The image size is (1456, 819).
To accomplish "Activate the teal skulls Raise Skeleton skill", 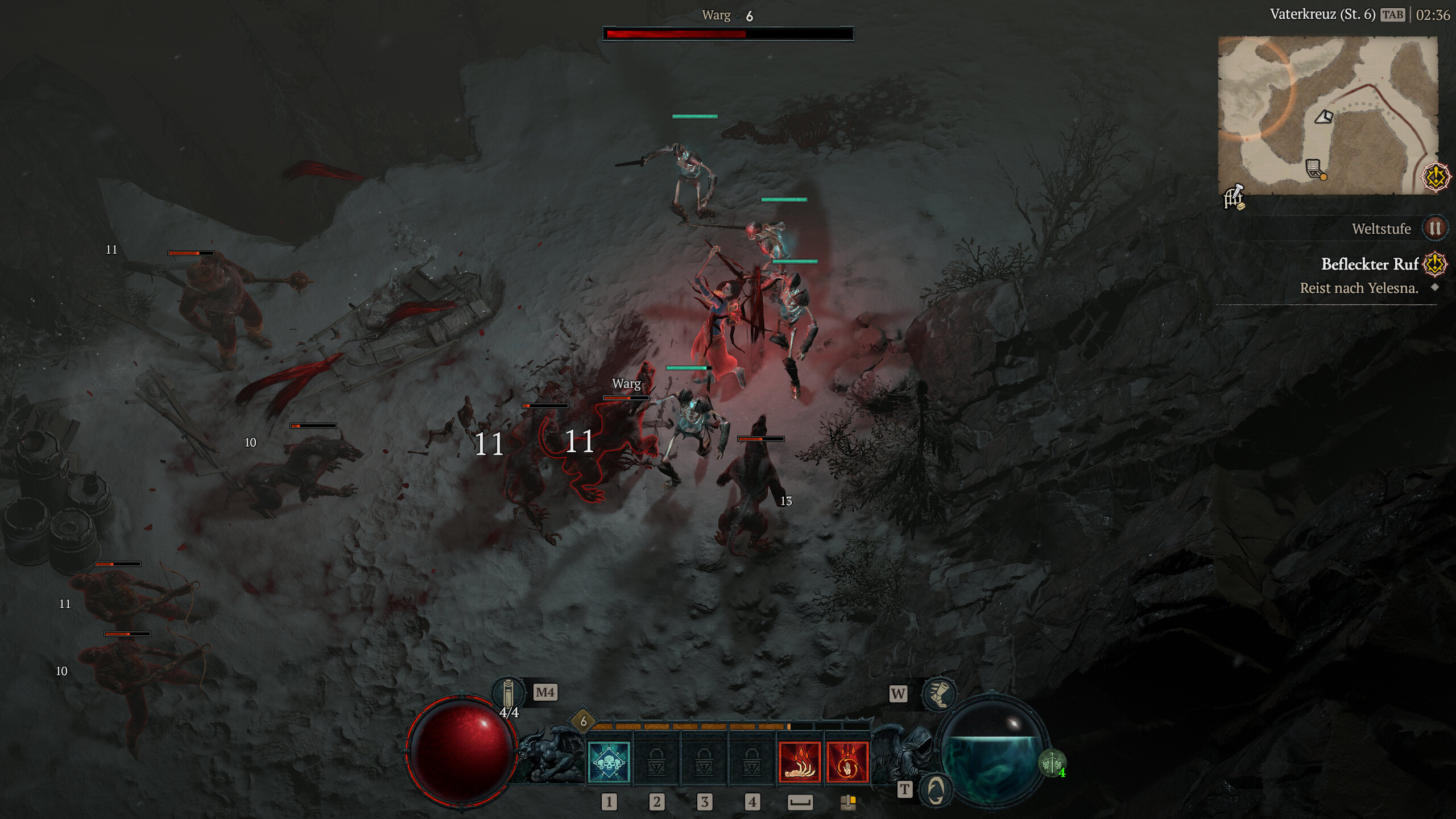I will pos(608,762).
